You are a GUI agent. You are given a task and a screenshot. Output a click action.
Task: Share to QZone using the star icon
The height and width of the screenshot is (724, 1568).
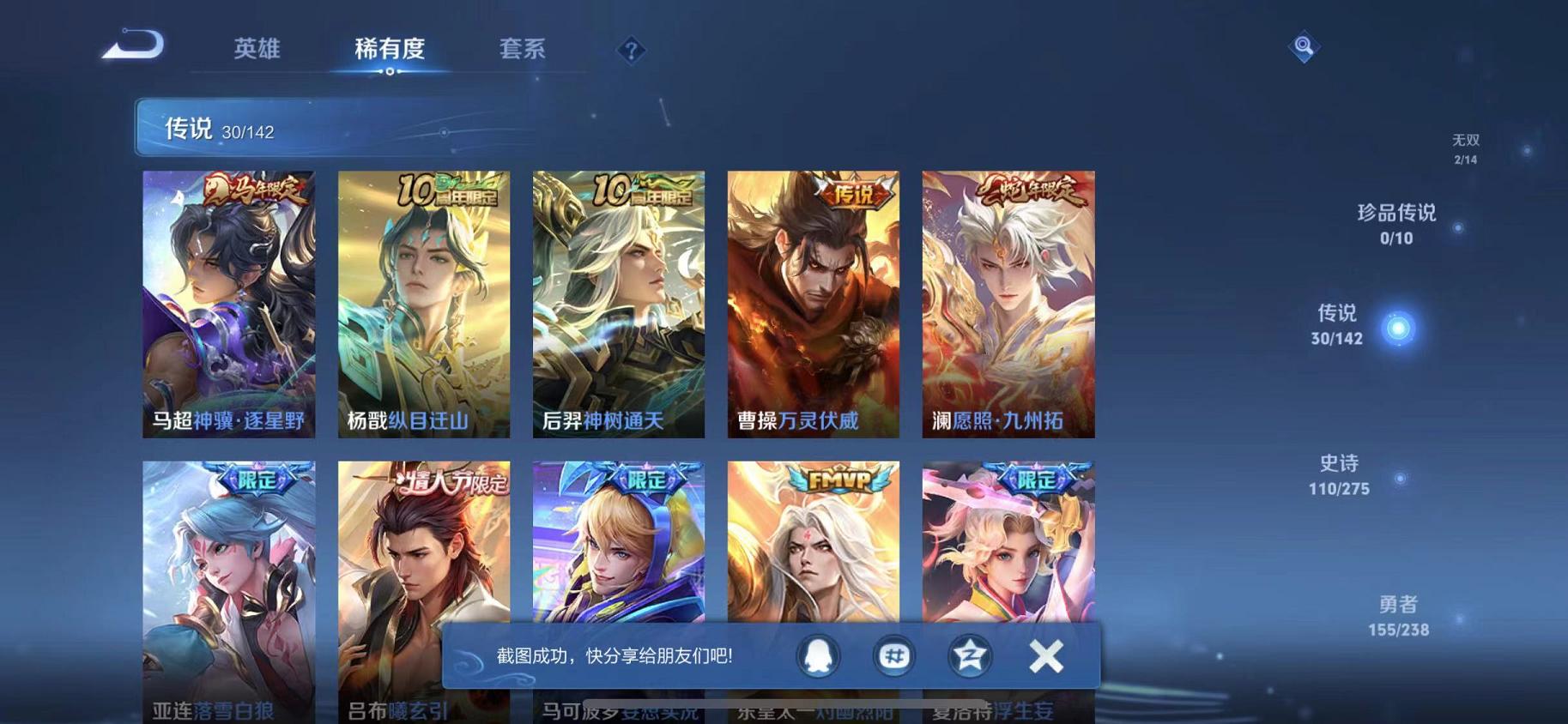tap(969, 655)
